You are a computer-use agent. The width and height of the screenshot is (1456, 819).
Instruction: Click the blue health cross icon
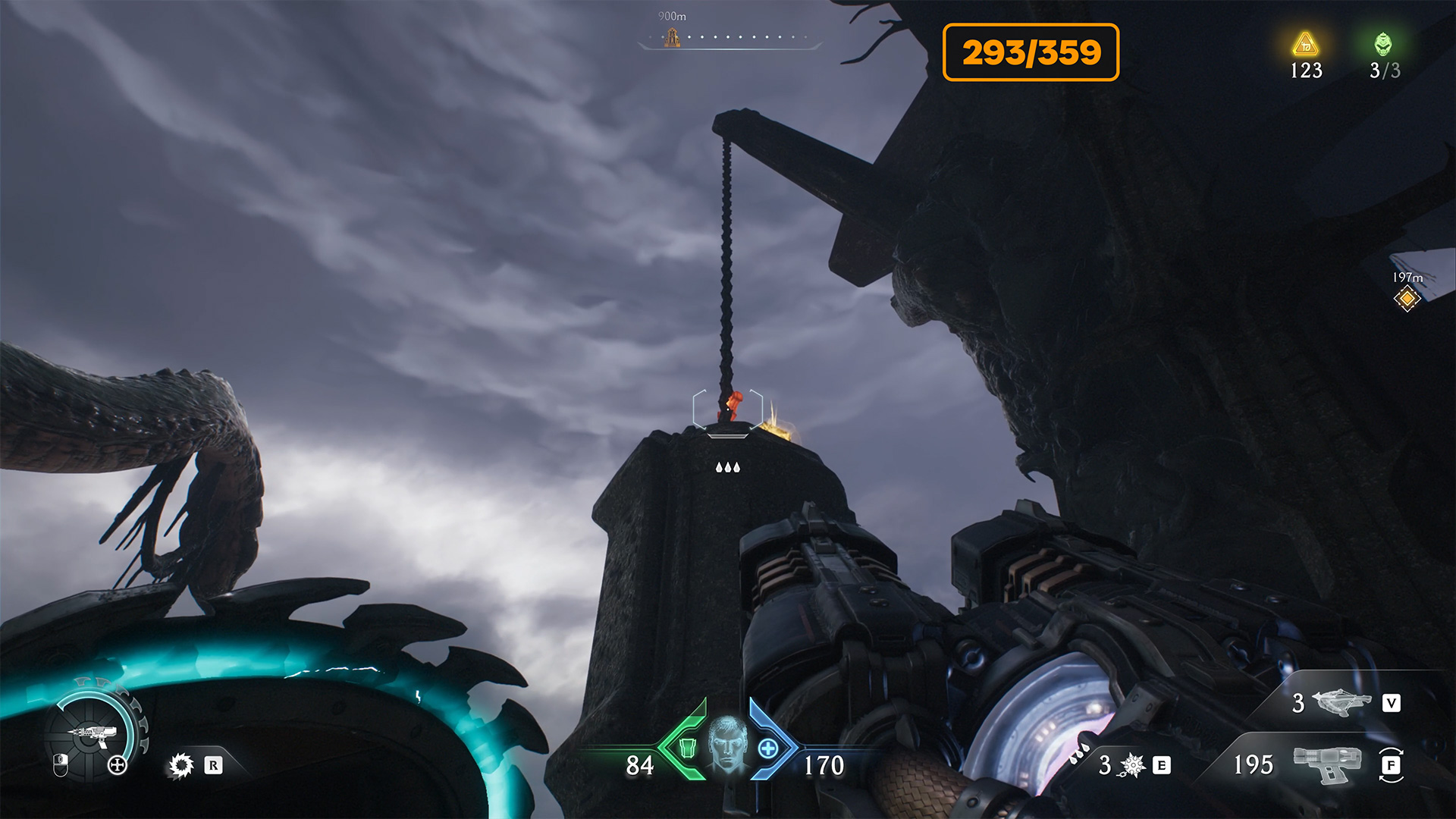point(767,748)
